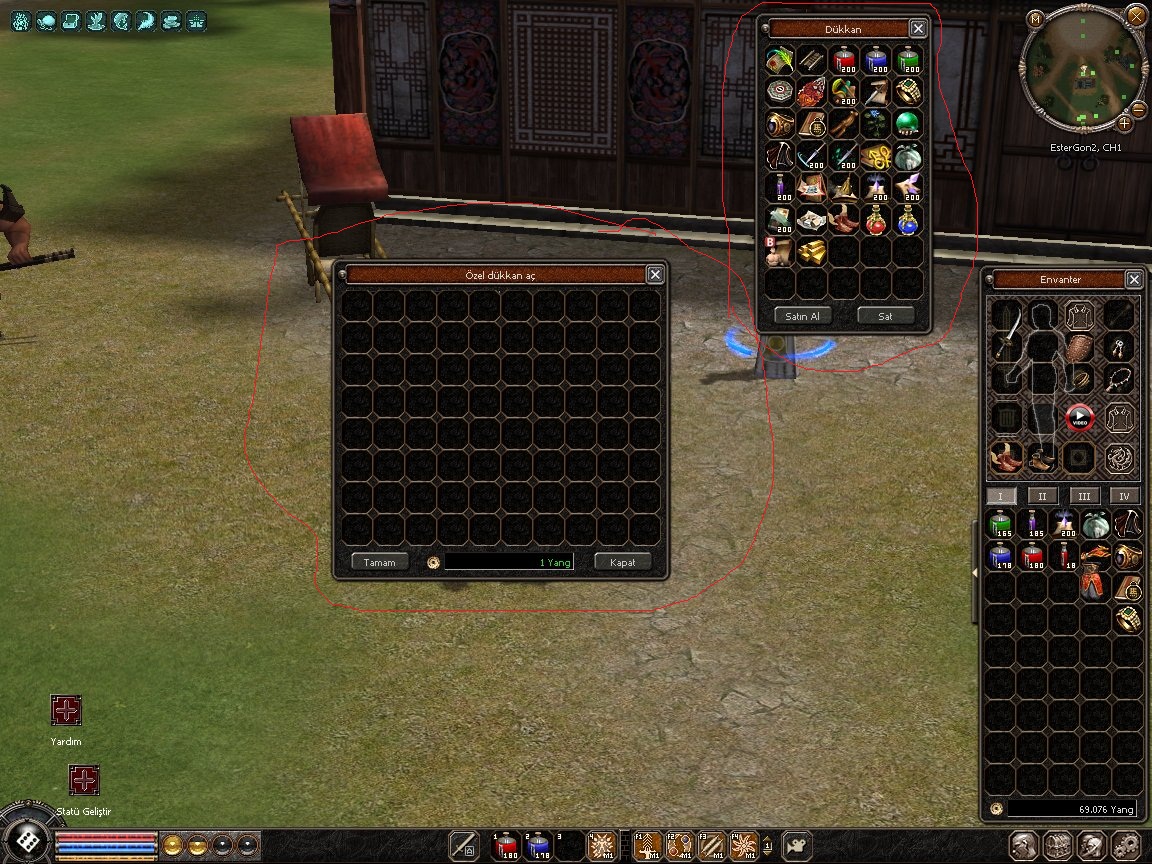Open inventory tab IV

(1124, 496)
